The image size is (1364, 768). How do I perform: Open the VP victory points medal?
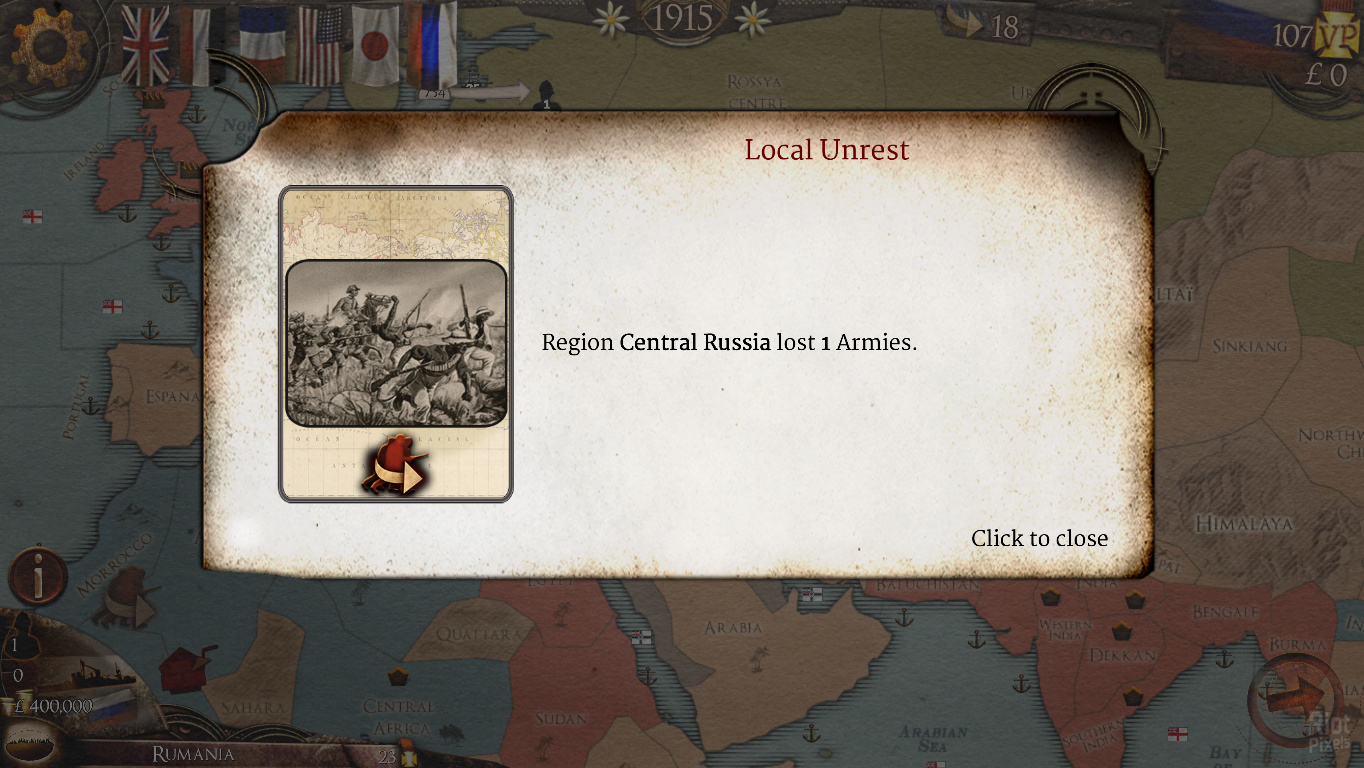(x=1337, y=38)
